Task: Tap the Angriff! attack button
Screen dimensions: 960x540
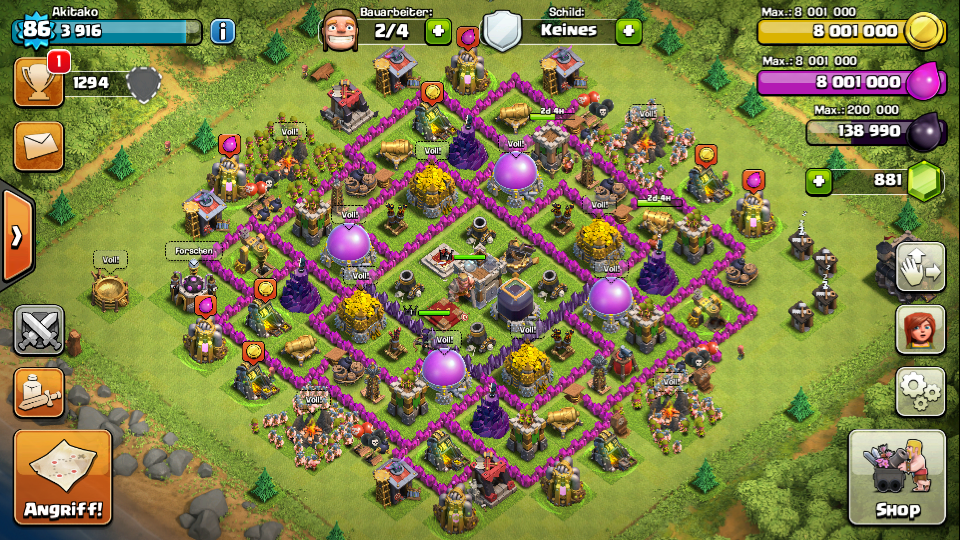Action: (62, 478)
